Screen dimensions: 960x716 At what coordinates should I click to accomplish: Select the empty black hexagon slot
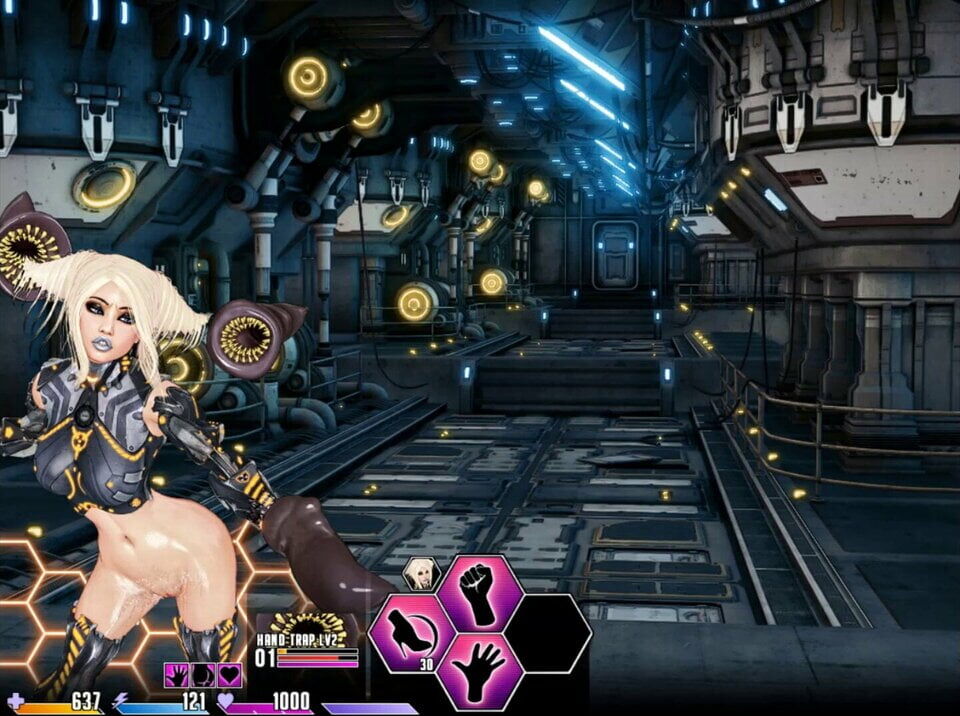click(x=547, y=634)
